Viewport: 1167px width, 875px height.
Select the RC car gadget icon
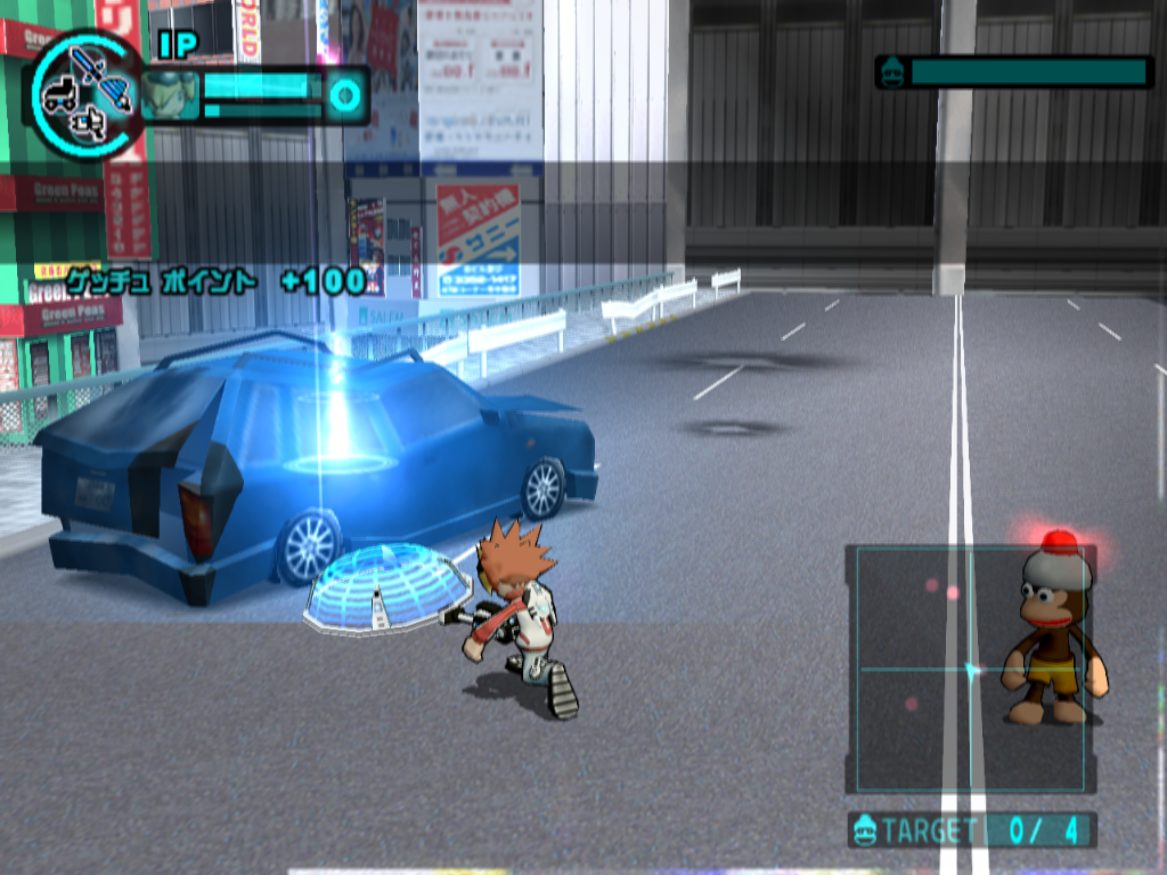pos(59,94)
